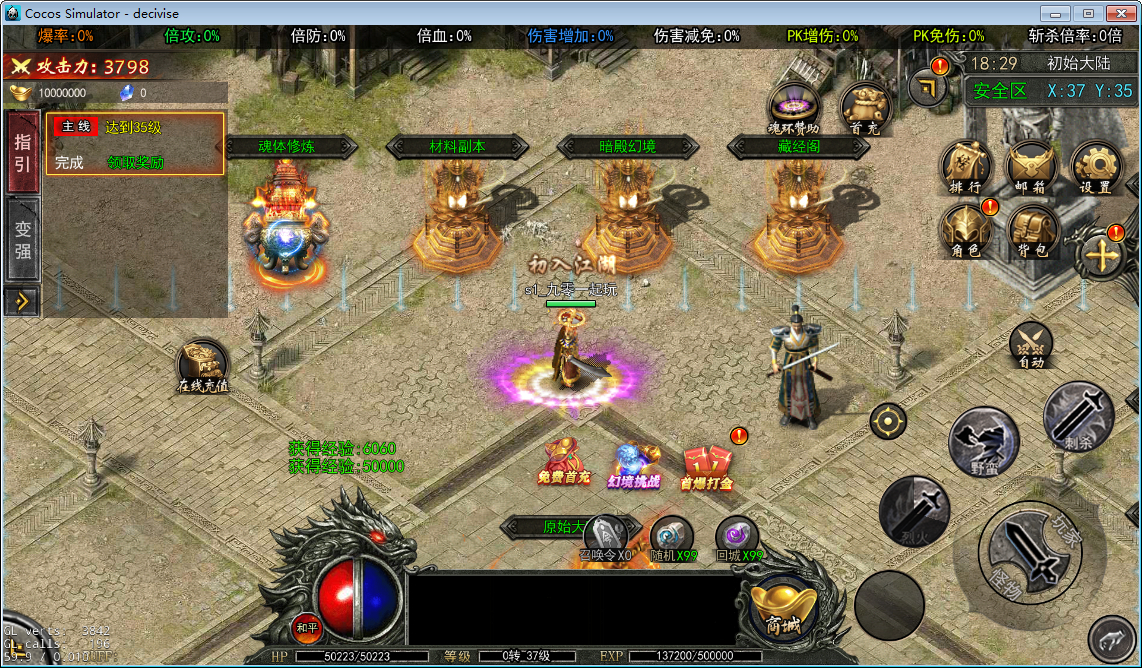Use the 回城X99 return scroll

[739, 538]
